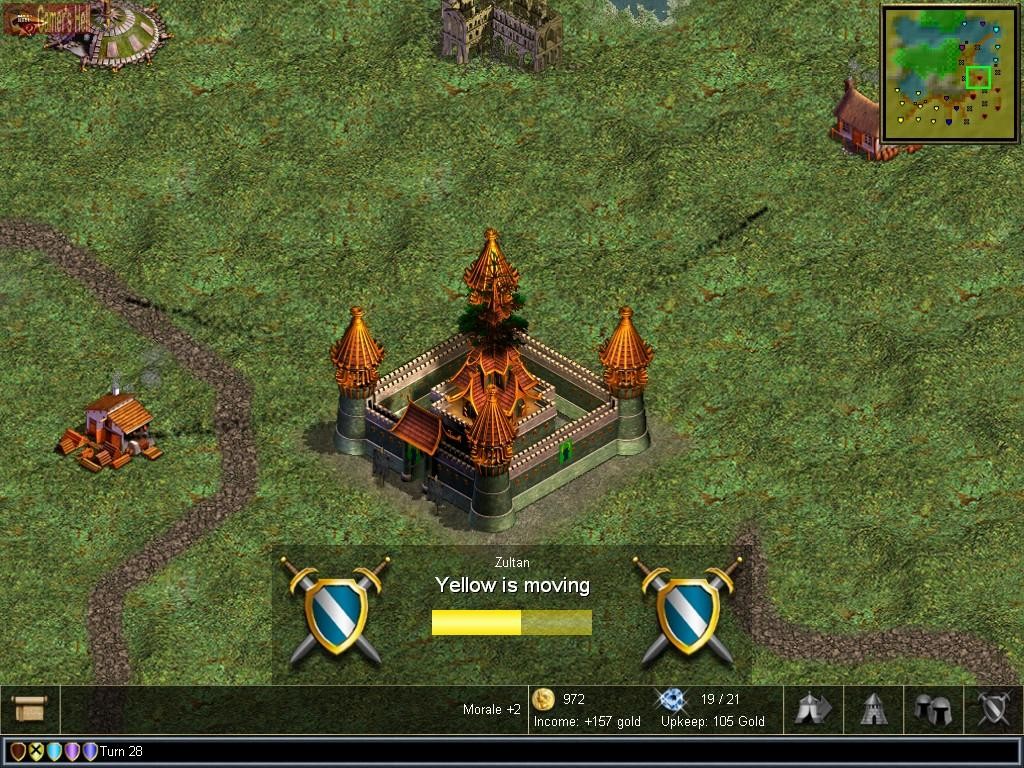
Task: Click the tent with arrow button
Action: pyautogui.click(x=813, y=709)
